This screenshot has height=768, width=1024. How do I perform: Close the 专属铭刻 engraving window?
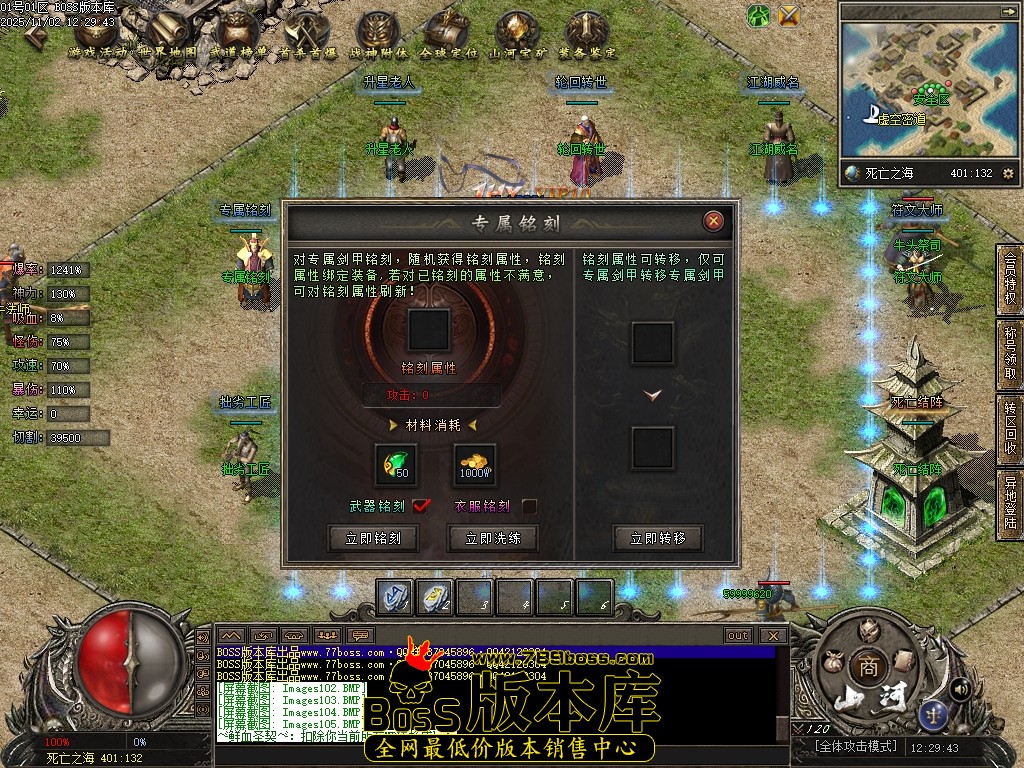coord(713,221)
